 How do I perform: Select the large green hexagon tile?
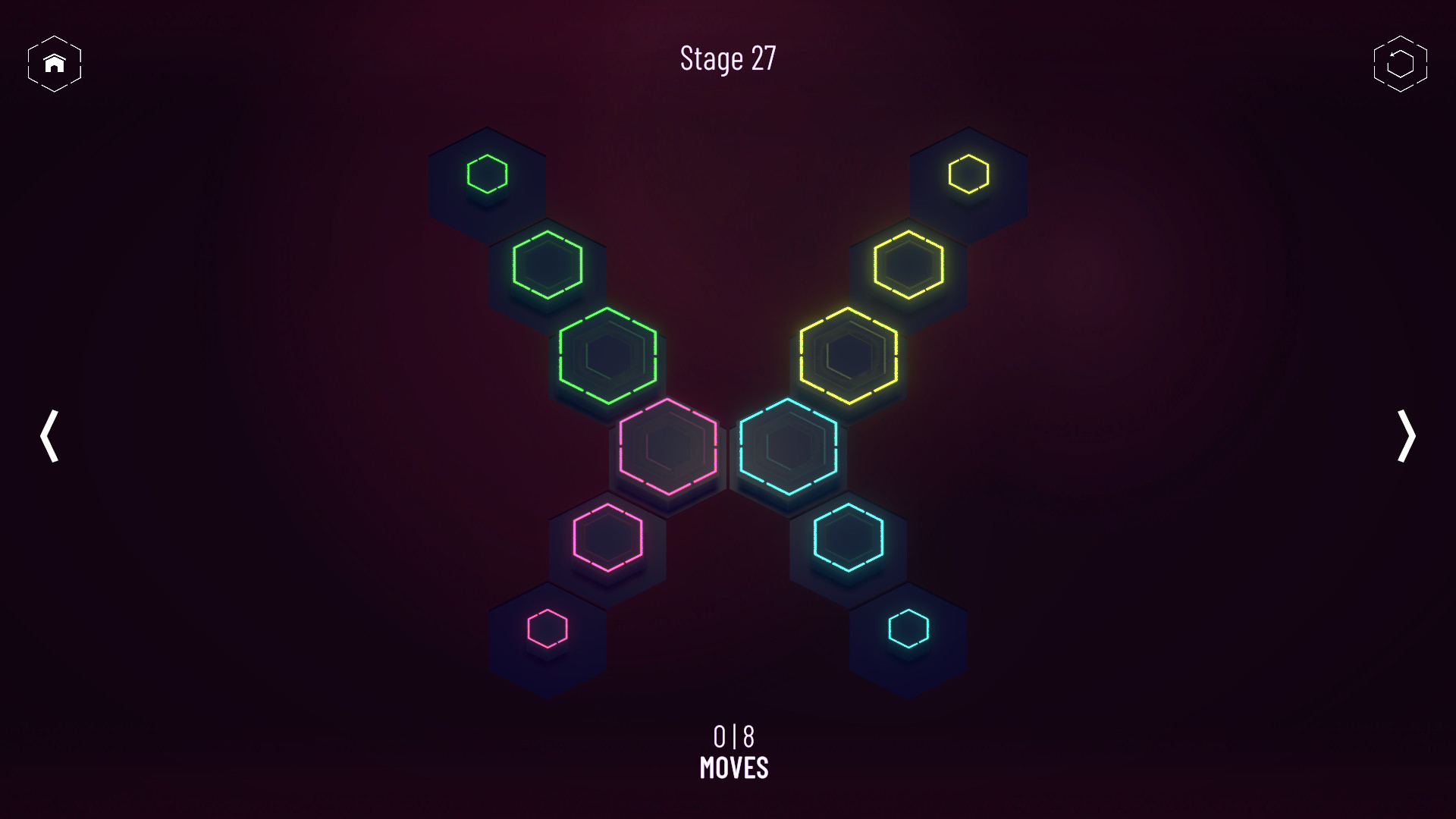pos(607,356)
